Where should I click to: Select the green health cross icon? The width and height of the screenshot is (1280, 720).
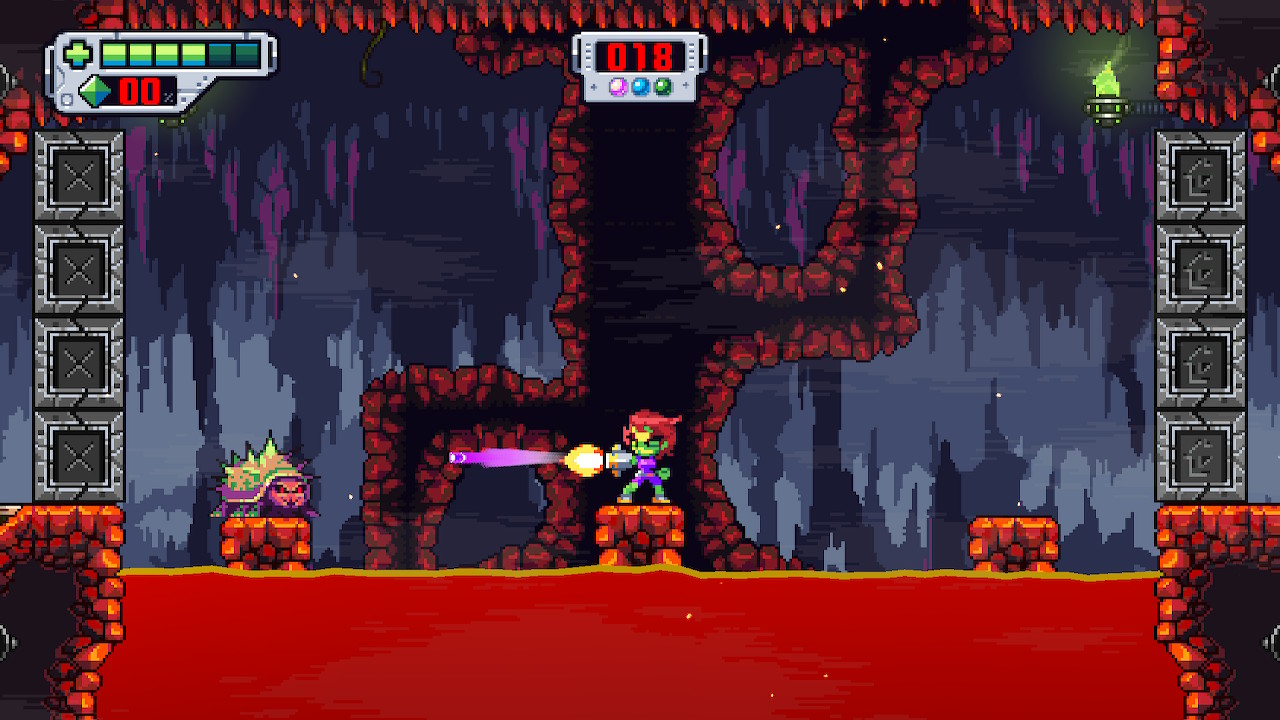(x=79, y=54)
